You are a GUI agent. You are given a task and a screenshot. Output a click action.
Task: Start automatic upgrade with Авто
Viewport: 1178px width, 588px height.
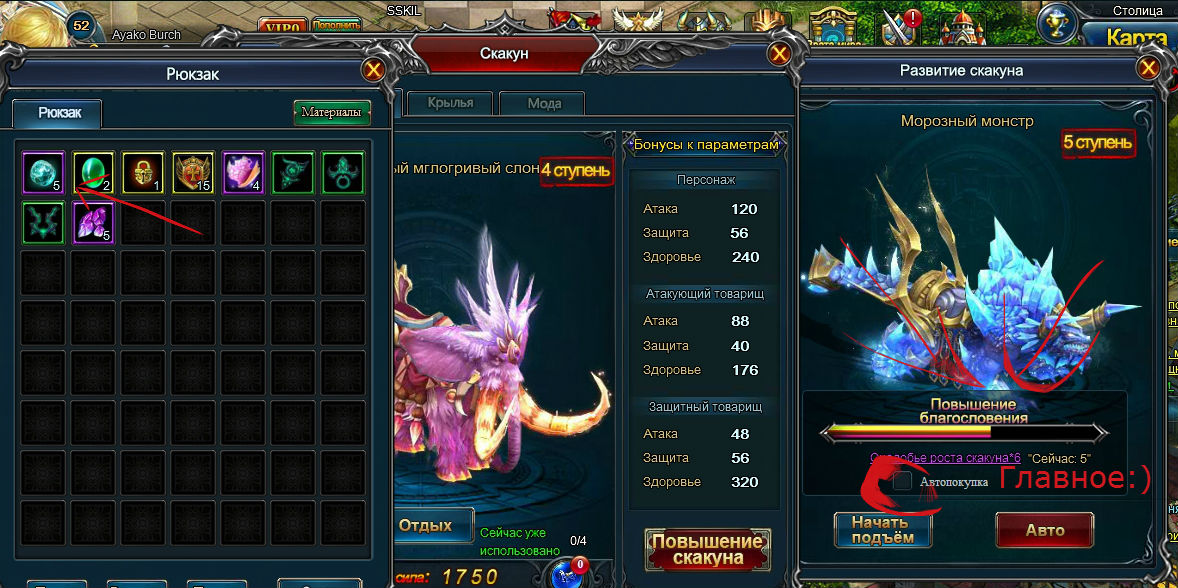coord(1044,530)
